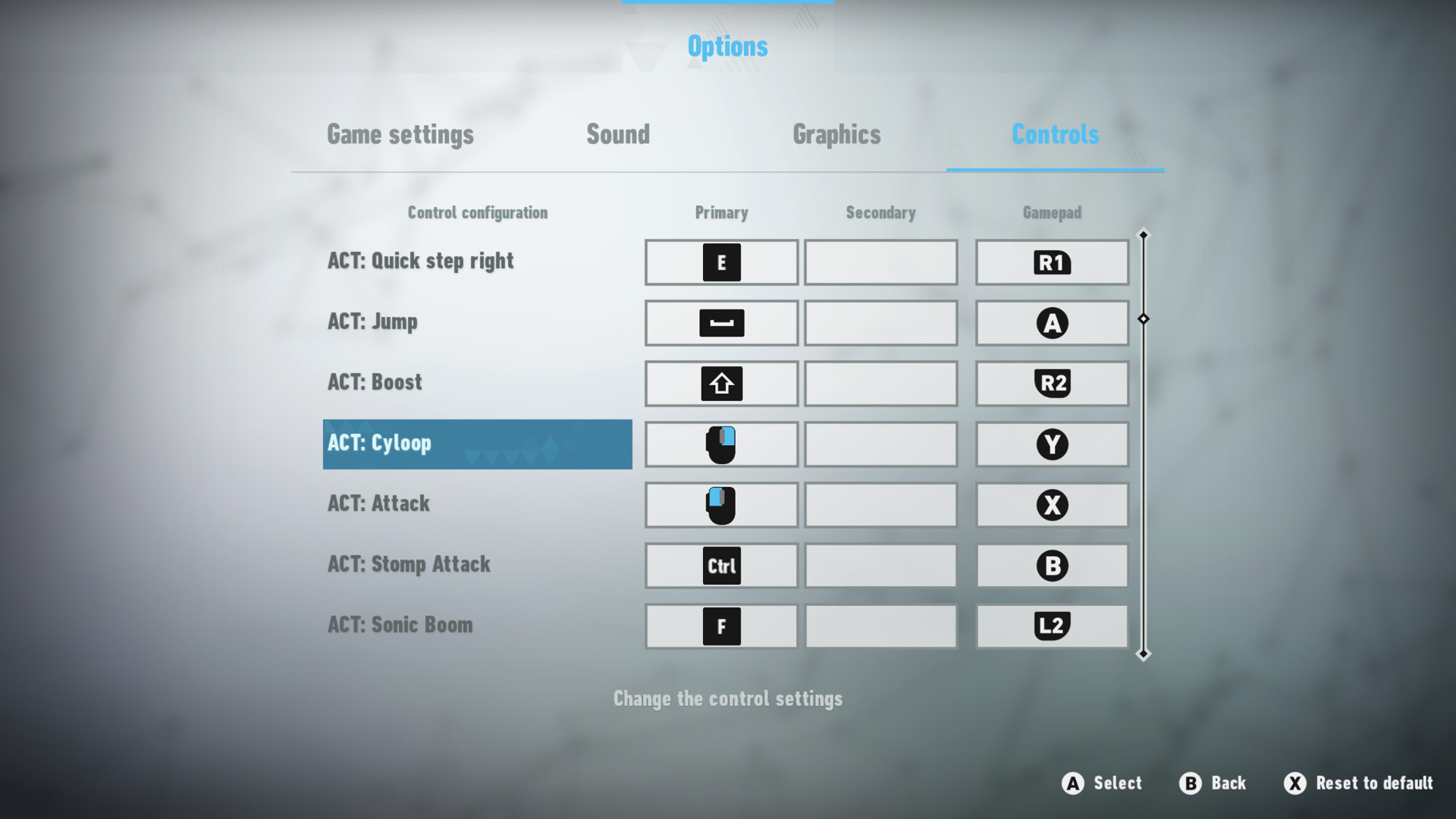Click the F key binding for Sonic Boom

coord(720,626)
